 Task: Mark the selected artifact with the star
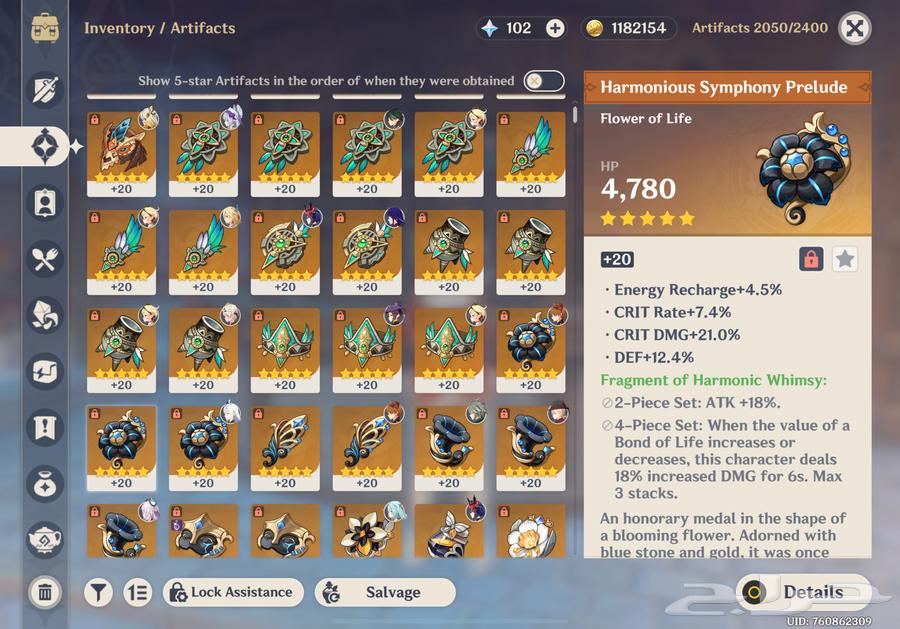click(845, 259)
